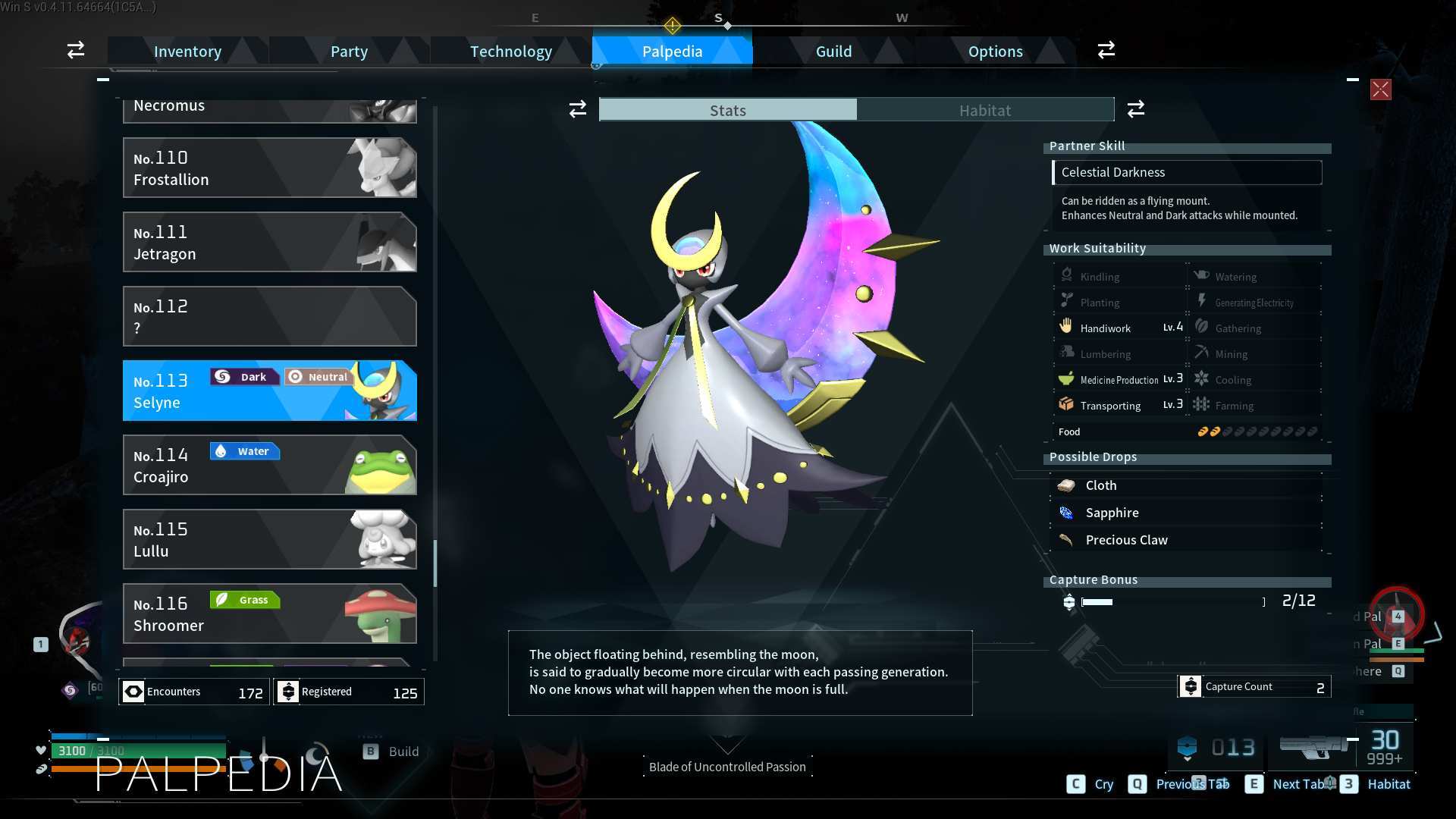The height and width of the screenshot is (819, 1456).
Task: Pick Shroomer from the Pal list
Action: [x=269, y=613]
